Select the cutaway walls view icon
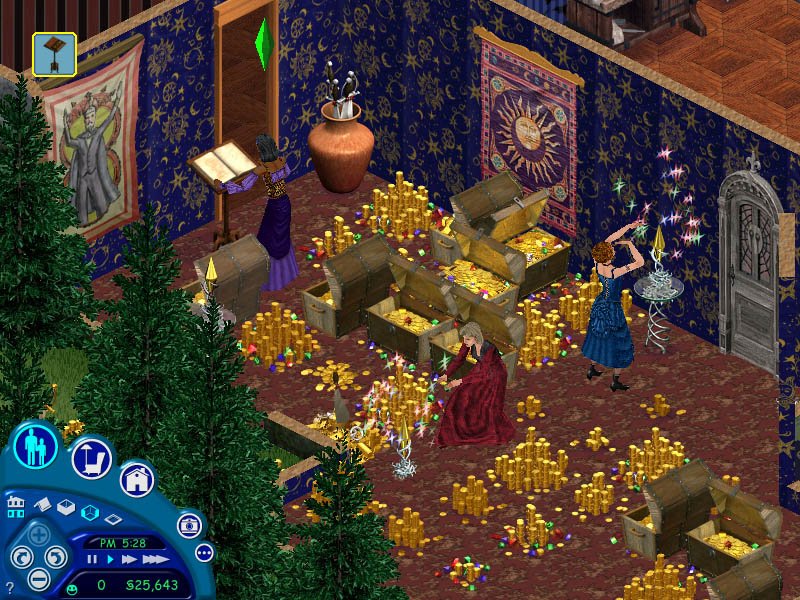 [89, 513]
